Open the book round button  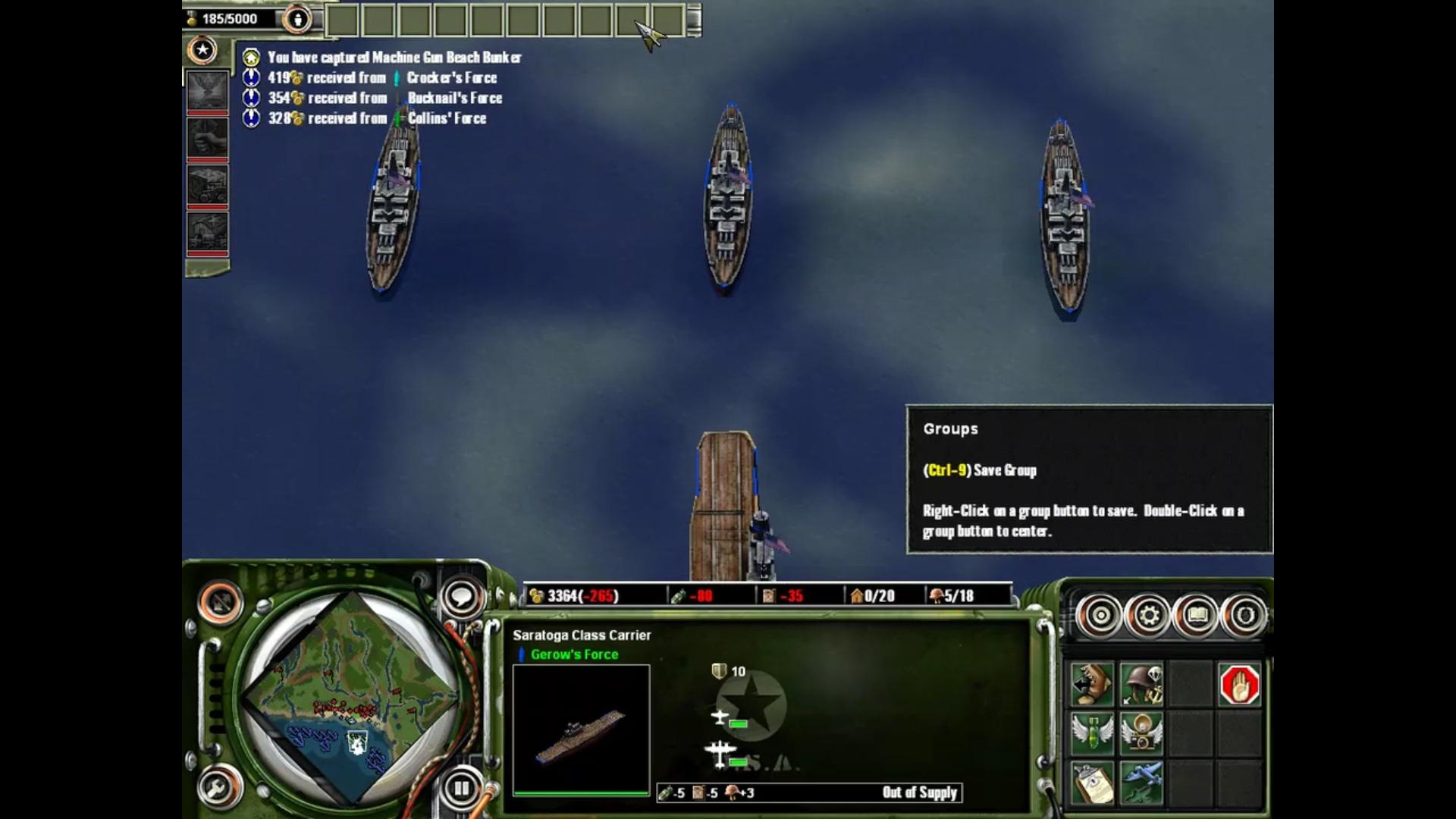coord(1197,615)
